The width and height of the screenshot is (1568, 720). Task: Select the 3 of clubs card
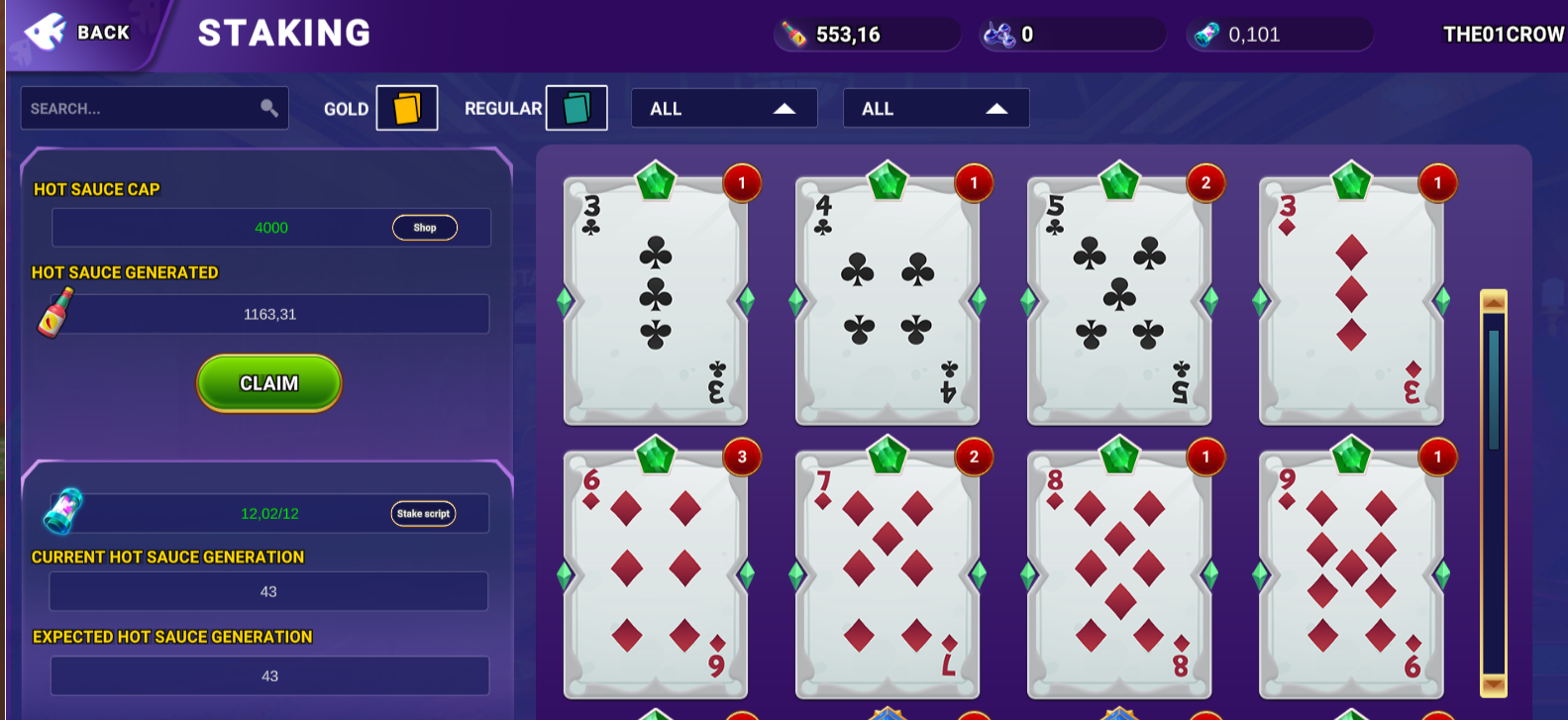656,300
